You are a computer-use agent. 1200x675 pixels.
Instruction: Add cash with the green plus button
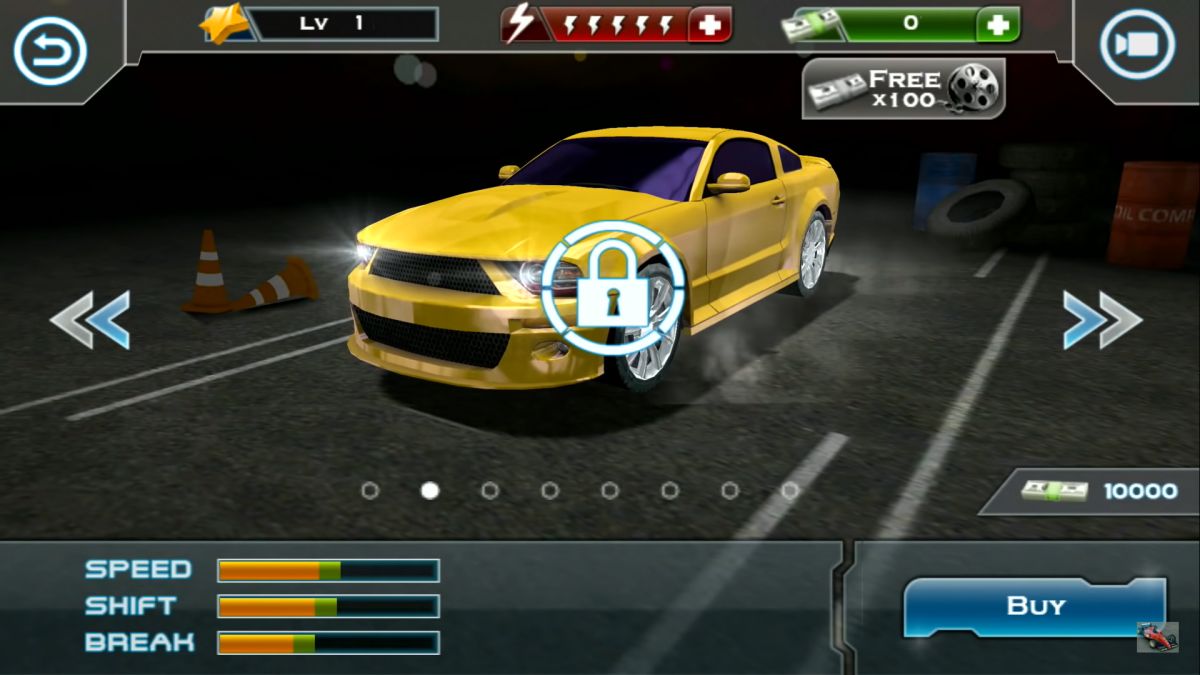click(997, 25)
